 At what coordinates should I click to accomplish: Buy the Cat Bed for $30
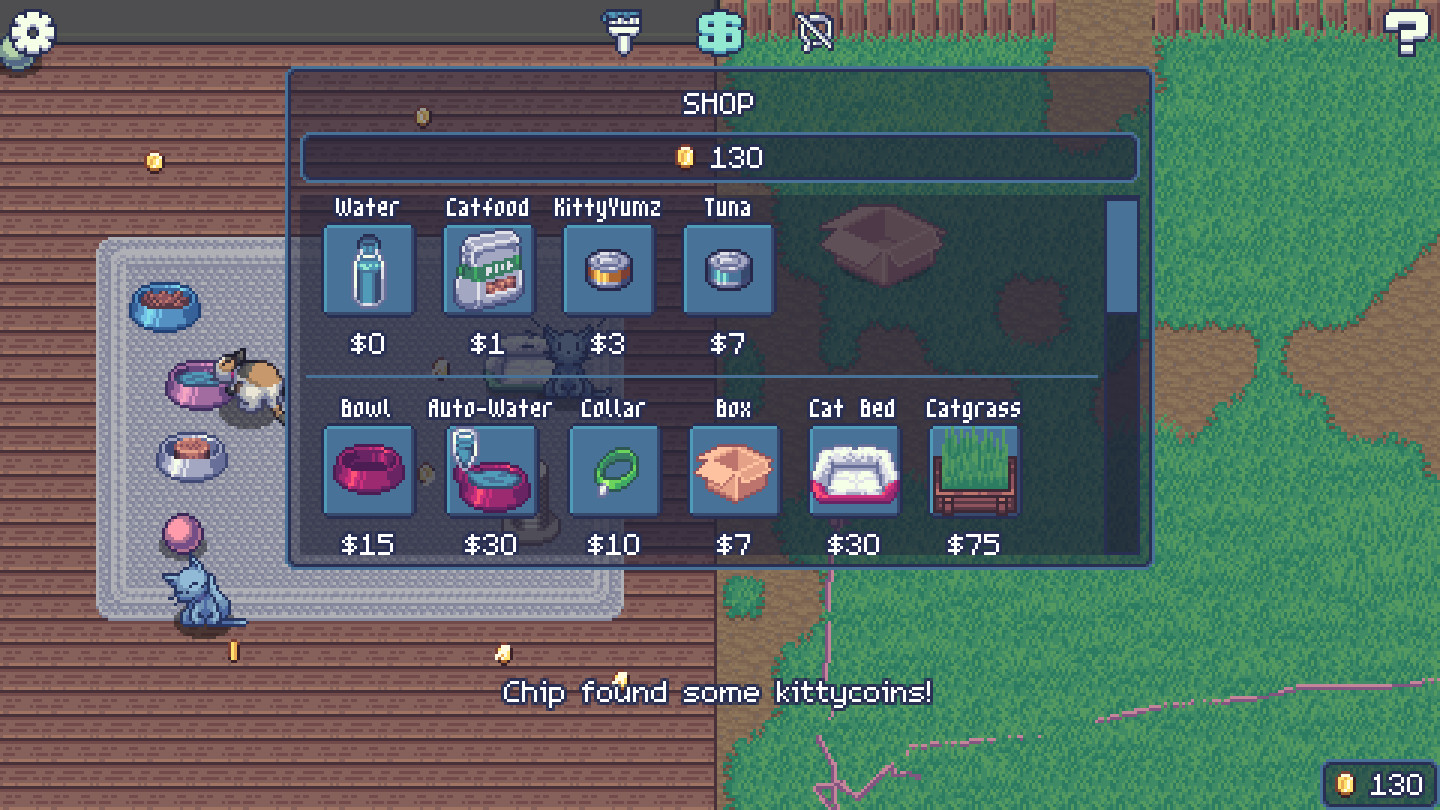tap(854, 470)
